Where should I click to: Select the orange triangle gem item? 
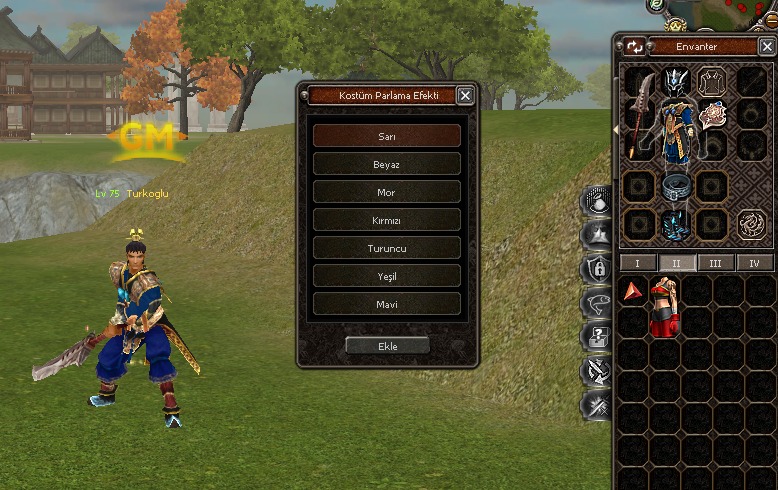tap(633, 292)
